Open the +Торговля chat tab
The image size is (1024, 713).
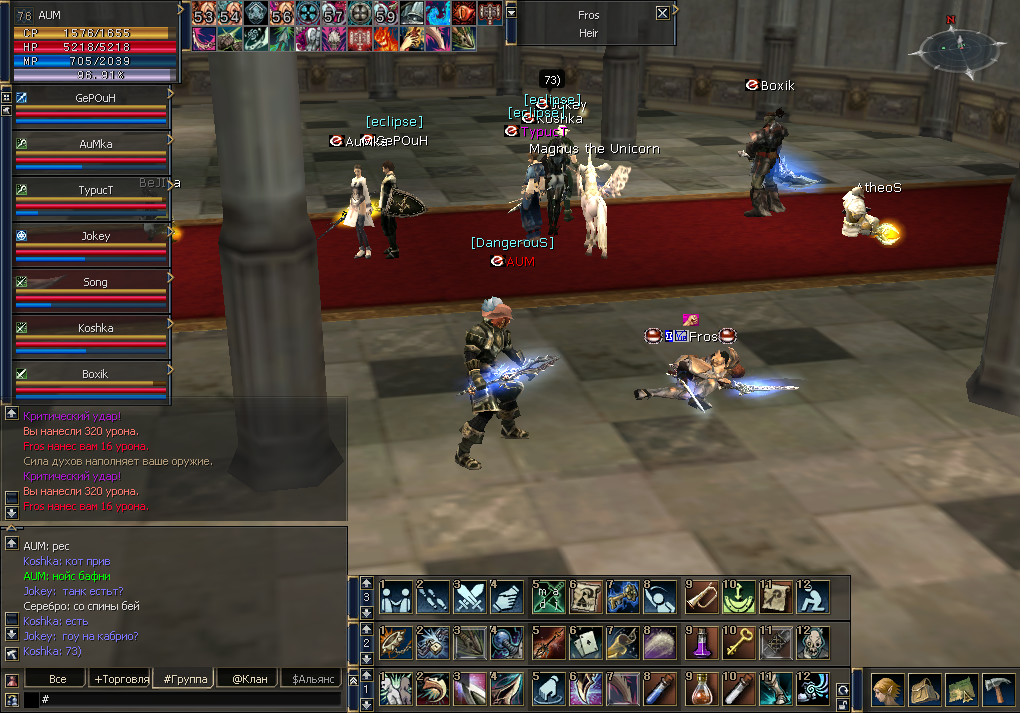pyautogui.click(x=120, y=679)
